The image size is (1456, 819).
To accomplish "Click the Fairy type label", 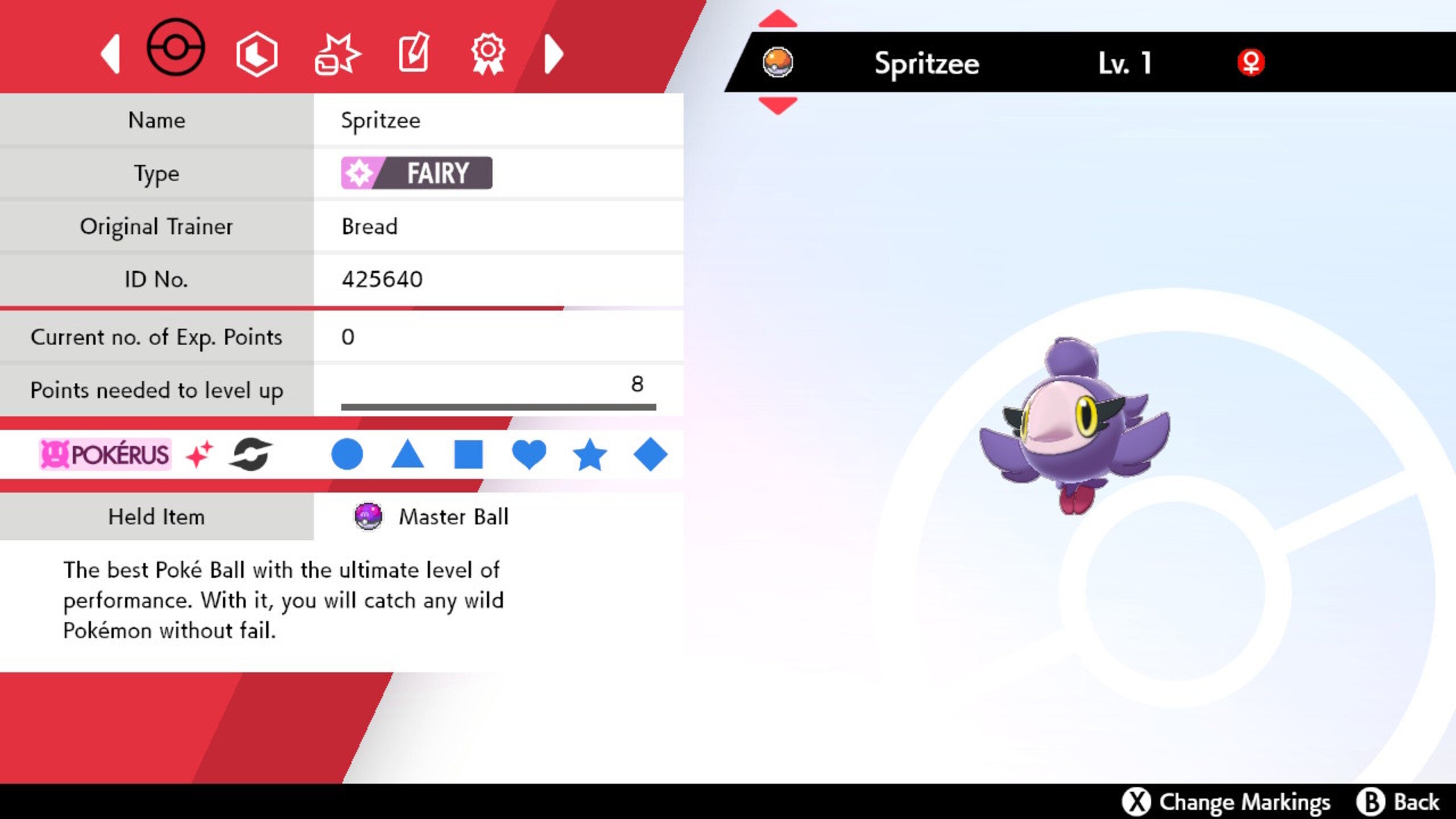I will coord(417,173).
